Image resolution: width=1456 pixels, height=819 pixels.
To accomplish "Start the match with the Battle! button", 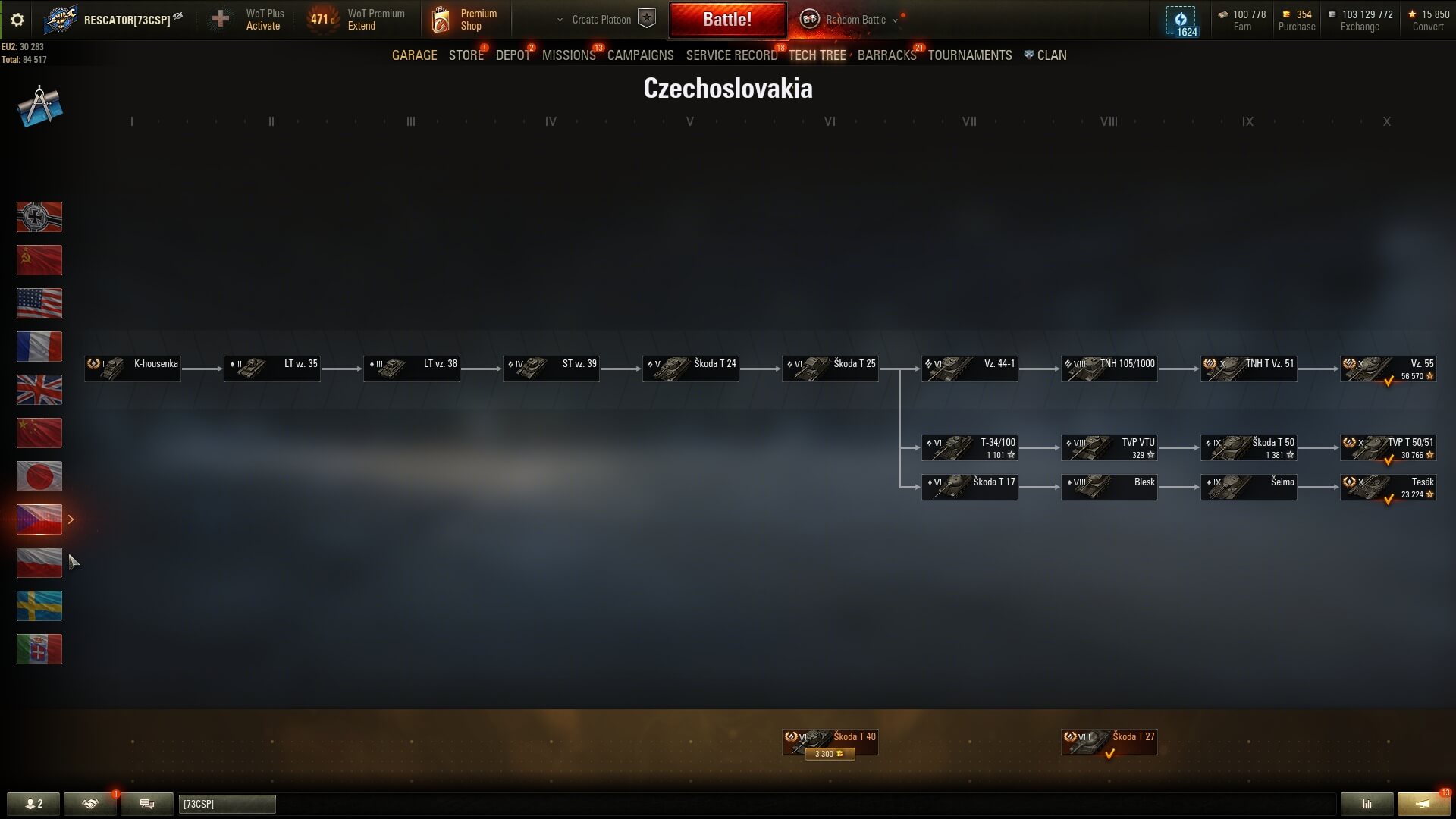I will (726, 20).
